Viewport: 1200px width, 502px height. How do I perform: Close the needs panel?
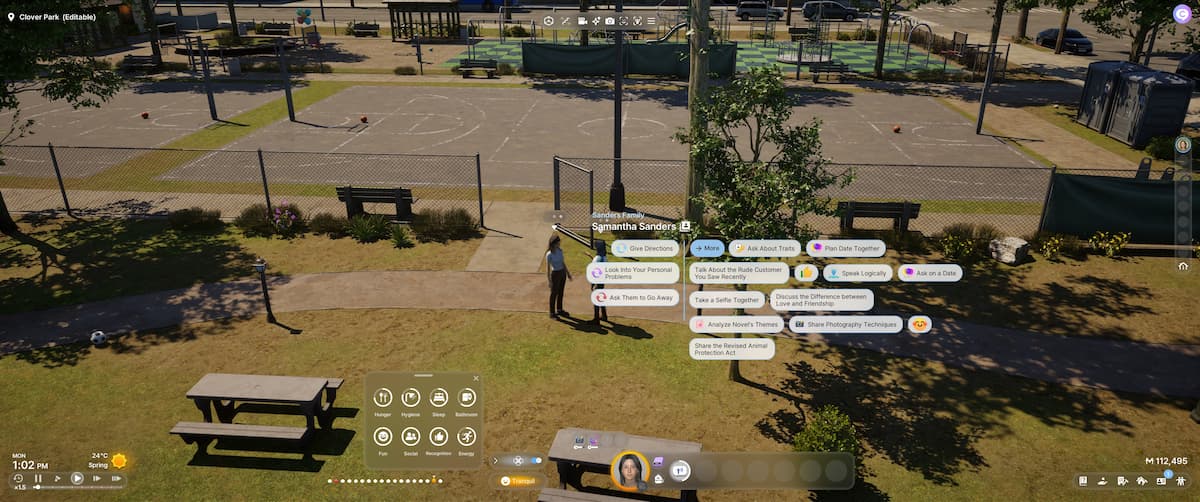coord(476,378)
